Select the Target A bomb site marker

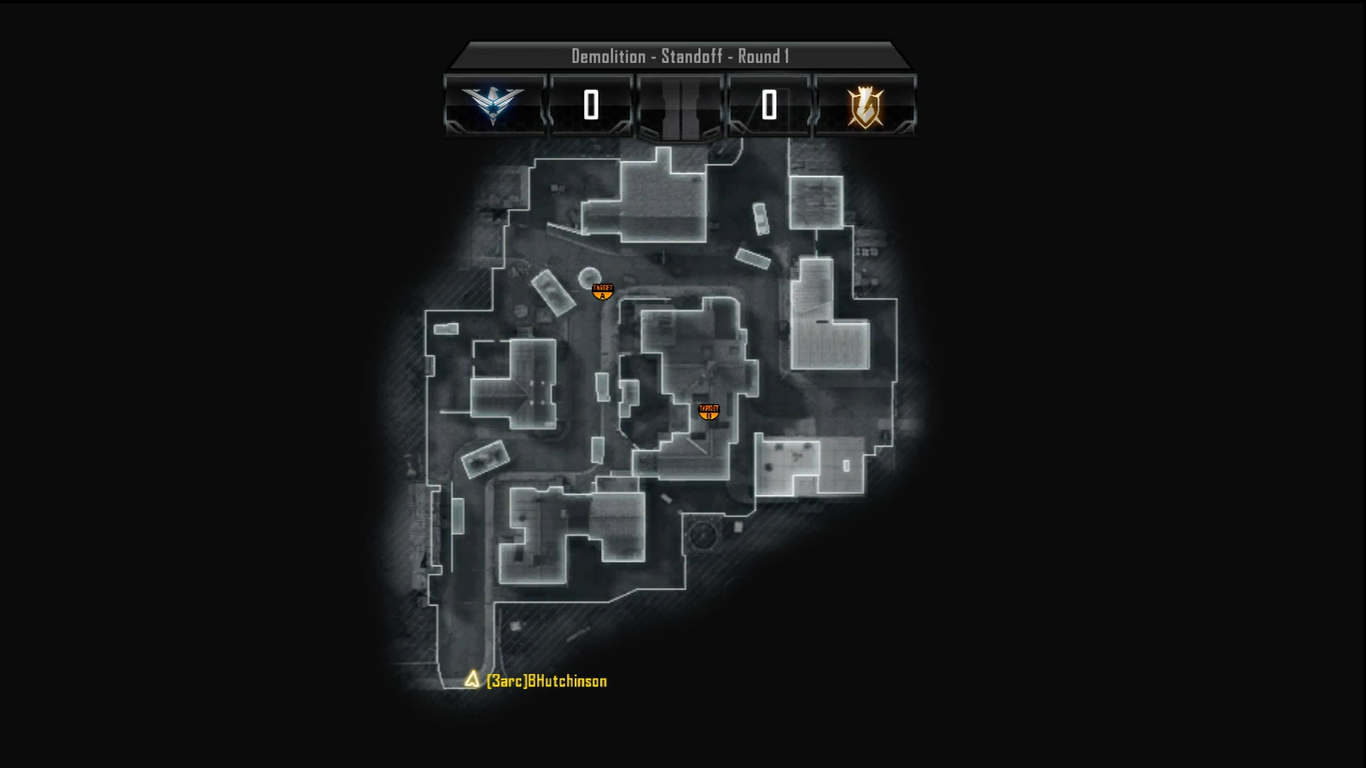pyautogui.click(x=602, y=291)
